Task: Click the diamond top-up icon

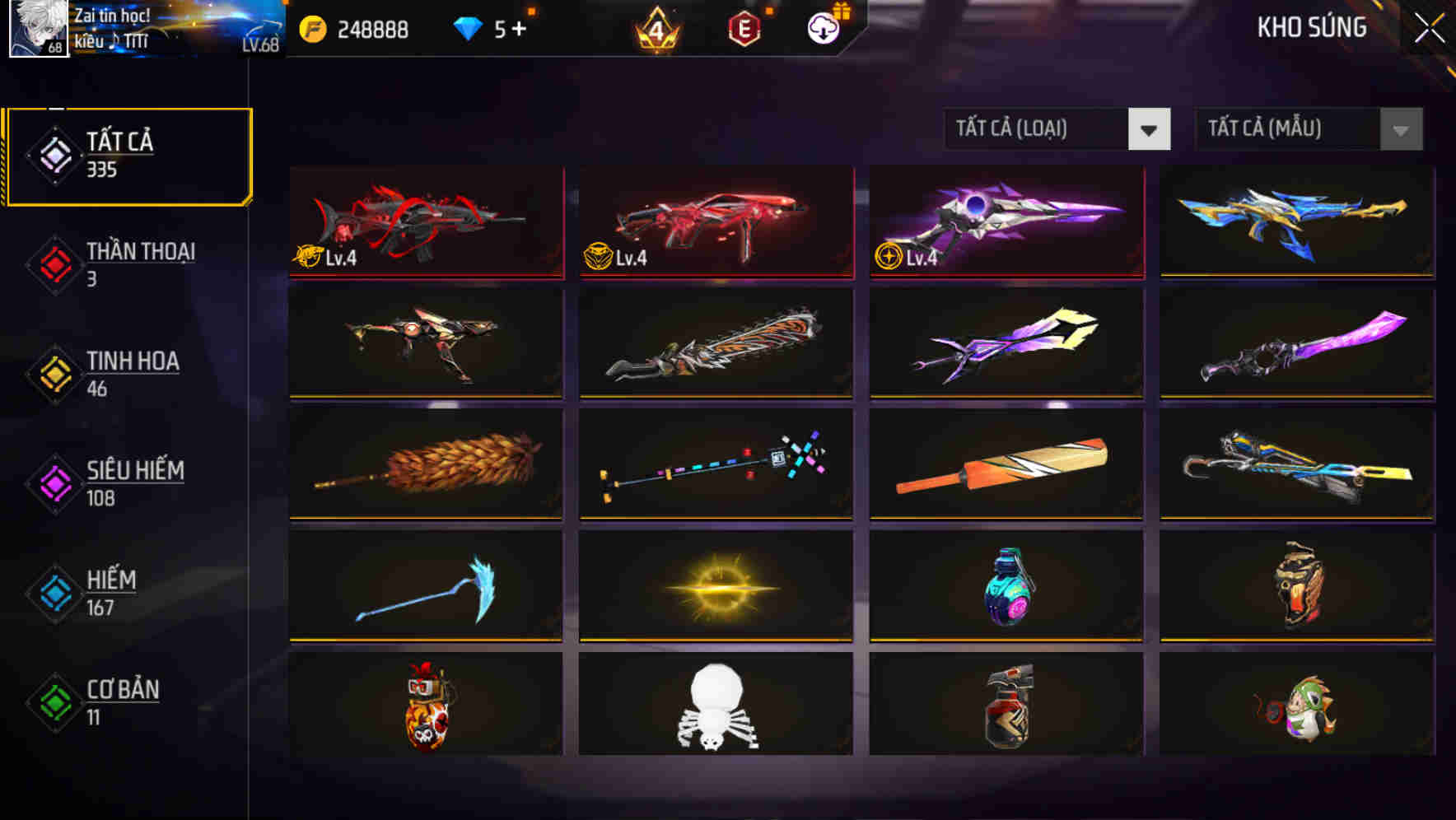Action: 467,27
